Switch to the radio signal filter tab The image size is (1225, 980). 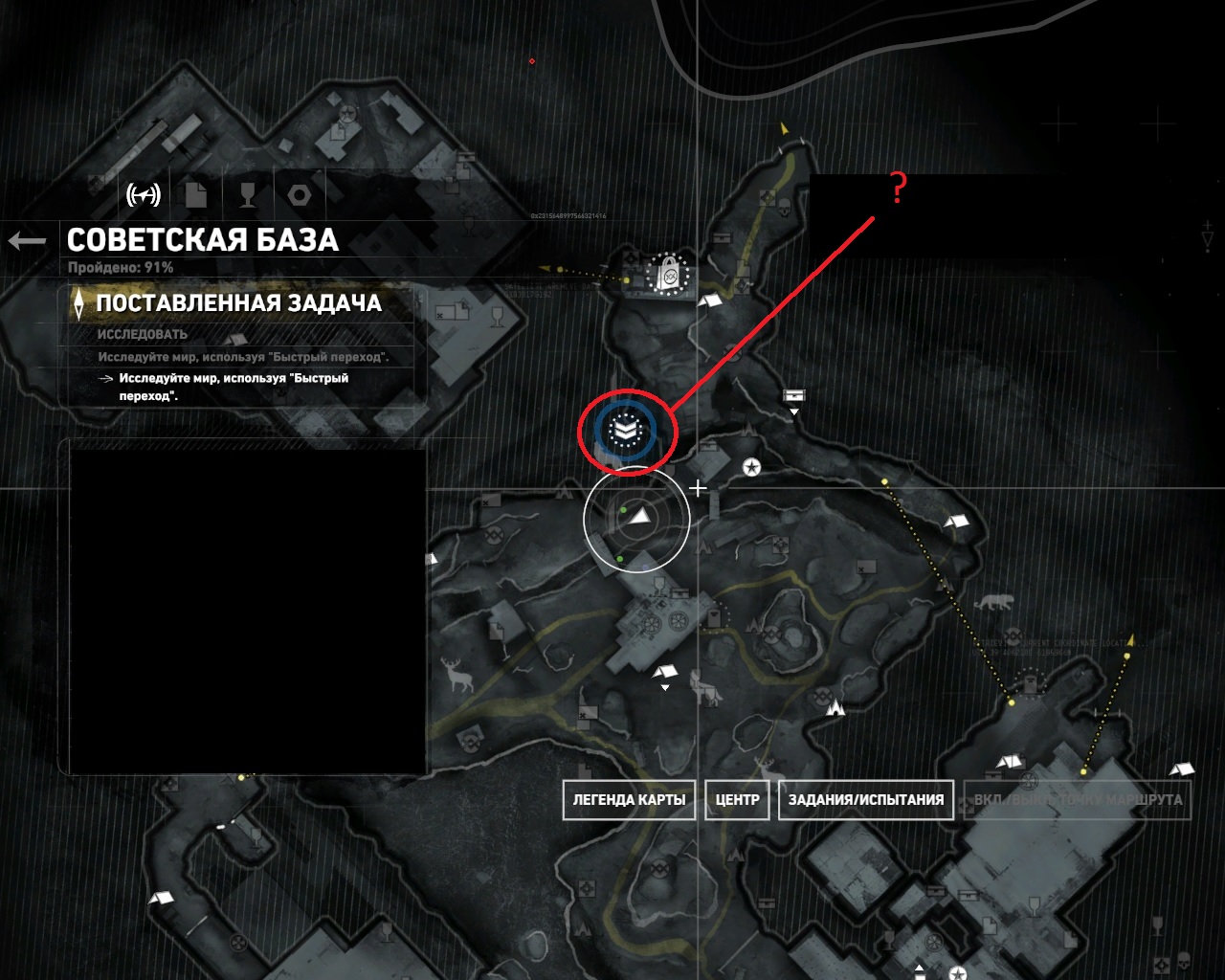tap(144, 195)
